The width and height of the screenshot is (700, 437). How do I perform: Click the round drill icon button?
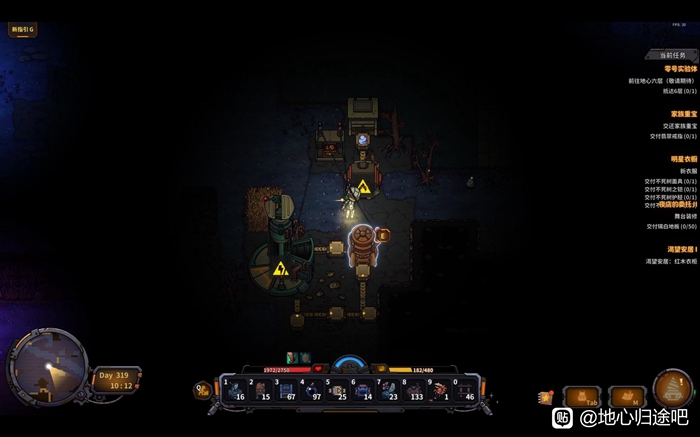click(x=672, y=389)
